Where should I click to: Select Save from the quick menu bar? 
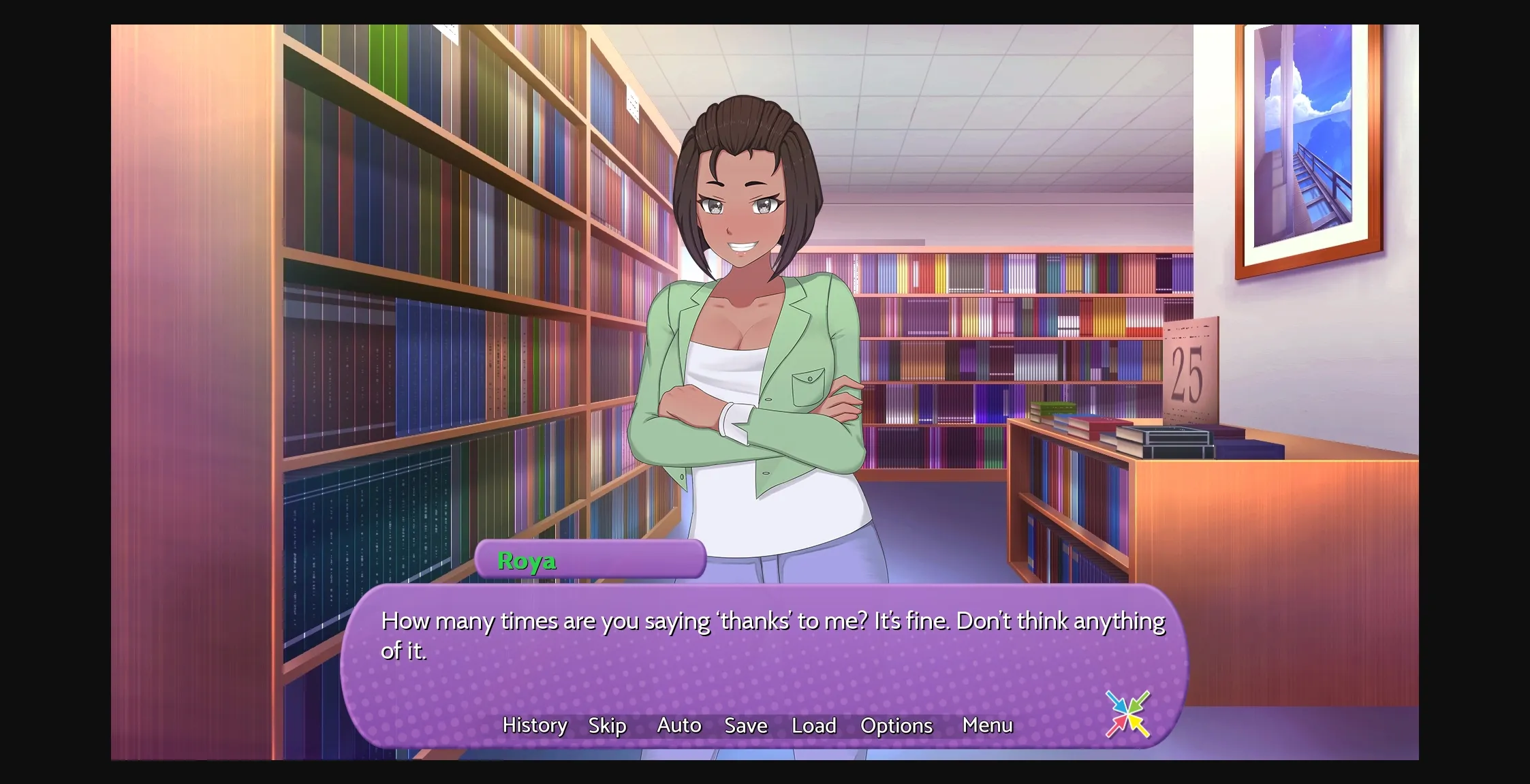[746, 725]
